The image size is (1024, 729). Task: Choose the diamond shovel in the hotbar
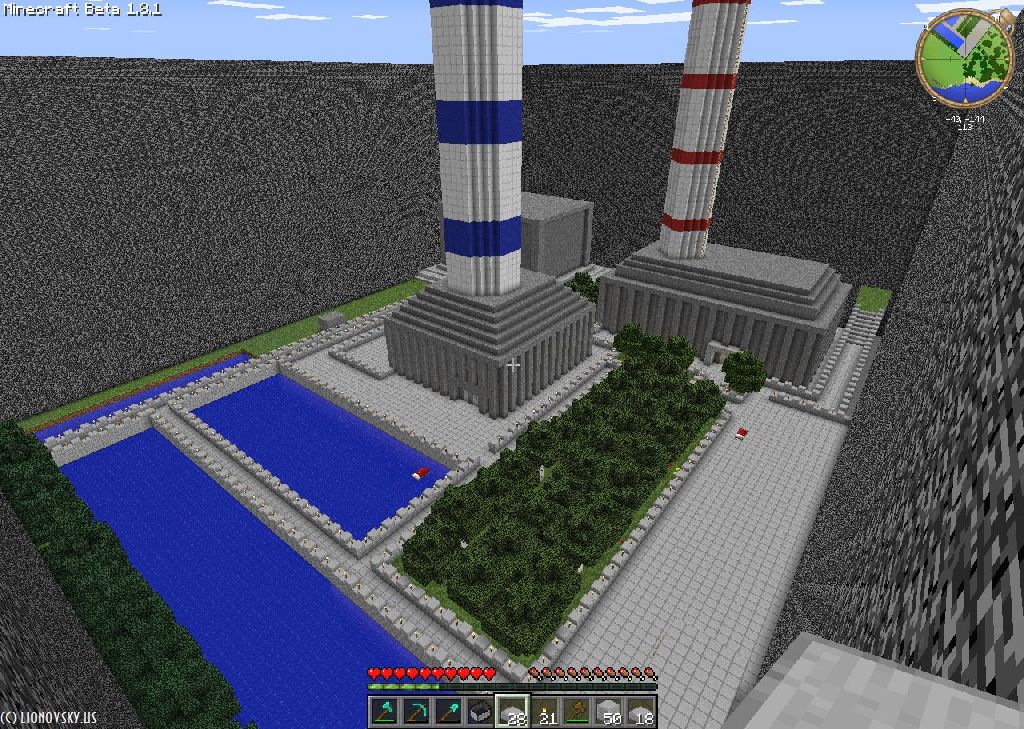[x=448, y=711]
